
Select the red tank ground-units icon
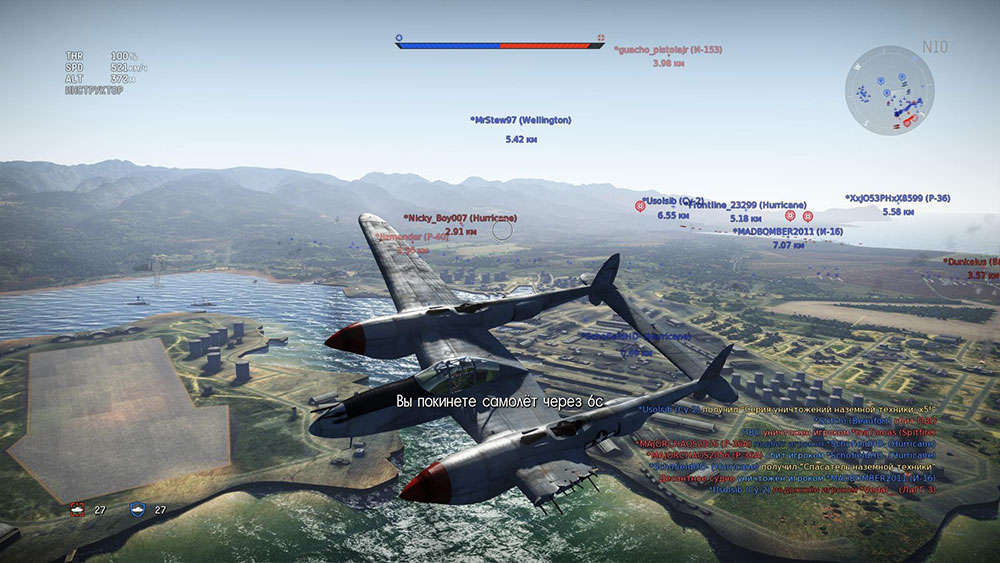(x=77, y=509)
